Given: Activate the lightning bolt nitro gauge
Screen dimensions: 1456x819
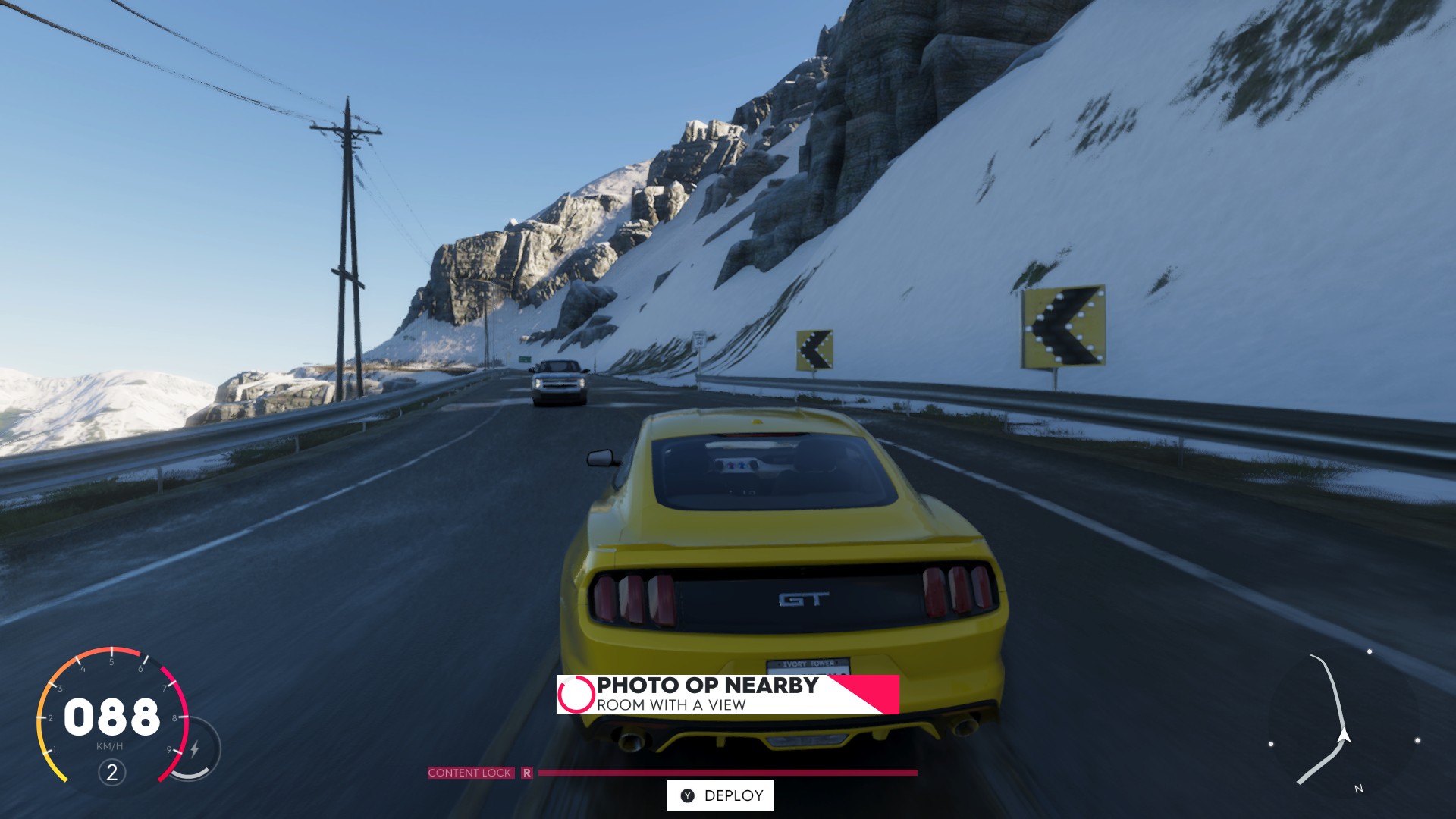Looking at the screenshot, I should point(195,749).
